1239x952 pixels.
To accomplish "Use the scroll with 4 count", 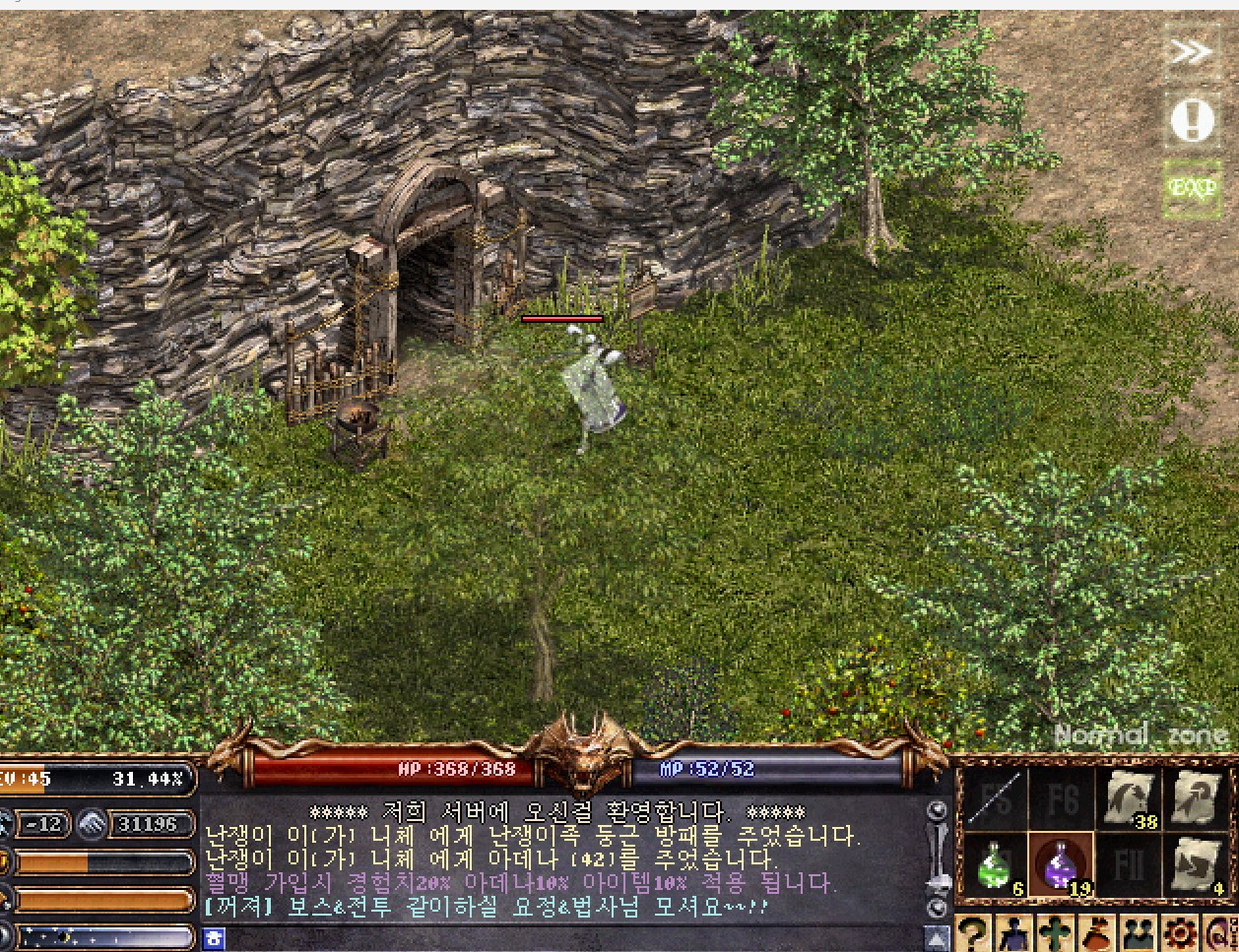I will tap(1196, 866).
